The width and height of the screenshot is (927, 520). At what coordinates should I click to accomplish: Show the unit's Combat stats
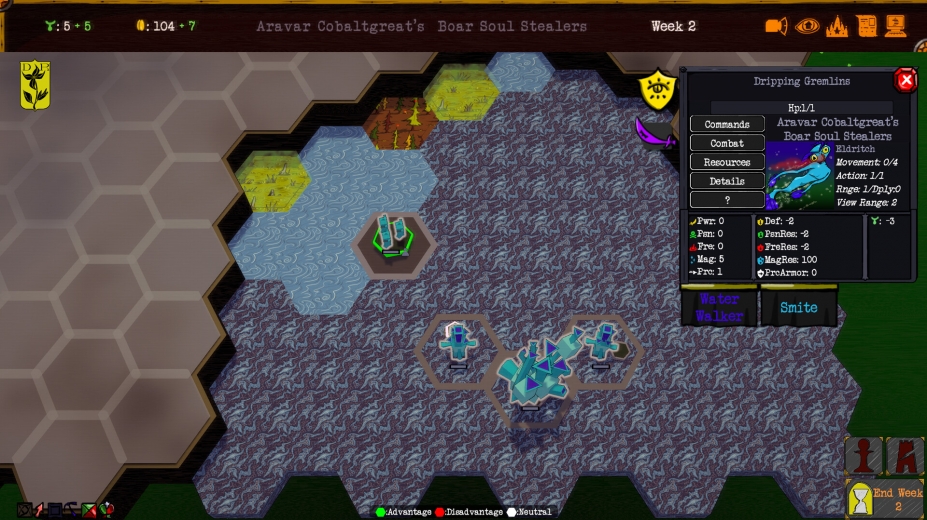click(727, 143)
